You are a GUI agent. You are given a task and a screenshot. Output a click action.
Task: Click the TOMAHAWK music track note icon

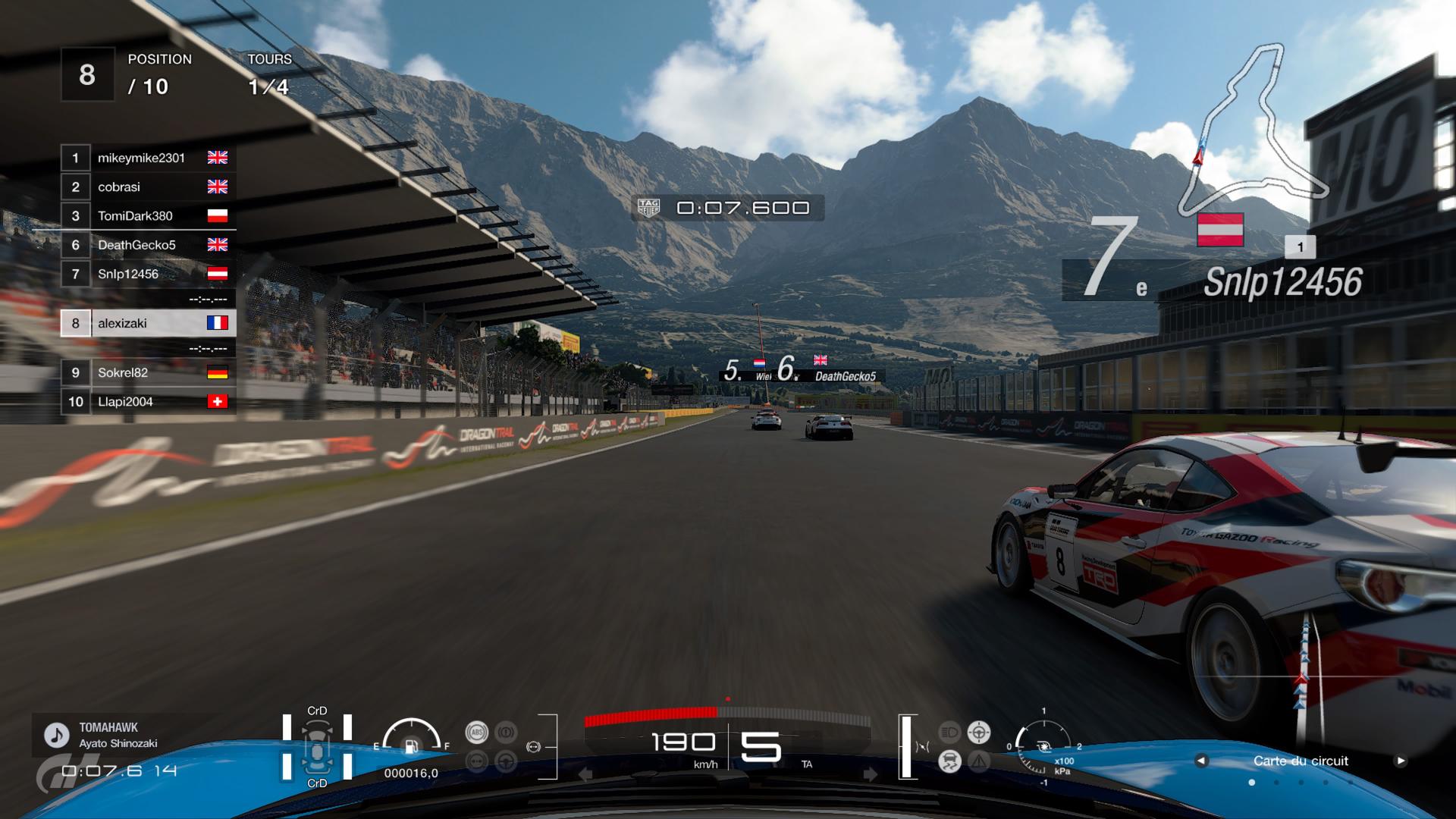click(55, 735)
